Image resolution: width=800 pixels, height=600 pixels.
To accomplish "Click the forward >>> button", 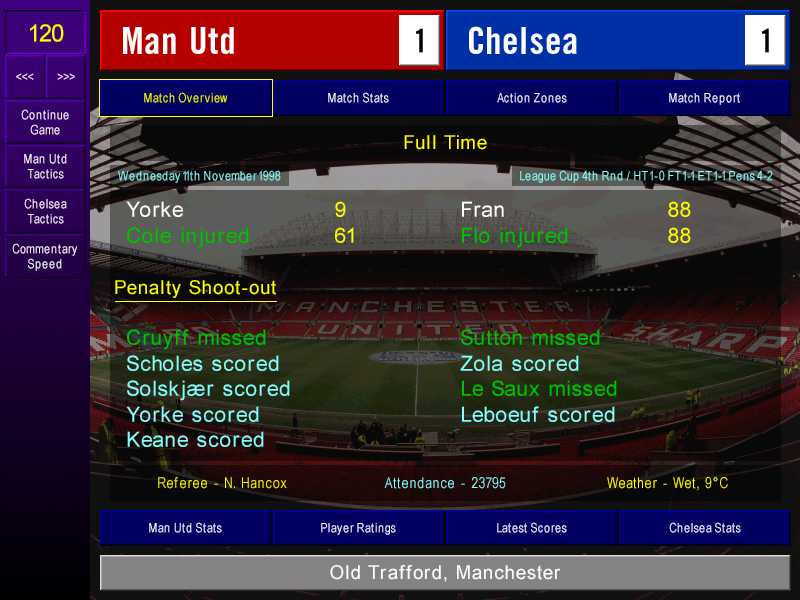I will pyautogui.click(x=66, y=77).
